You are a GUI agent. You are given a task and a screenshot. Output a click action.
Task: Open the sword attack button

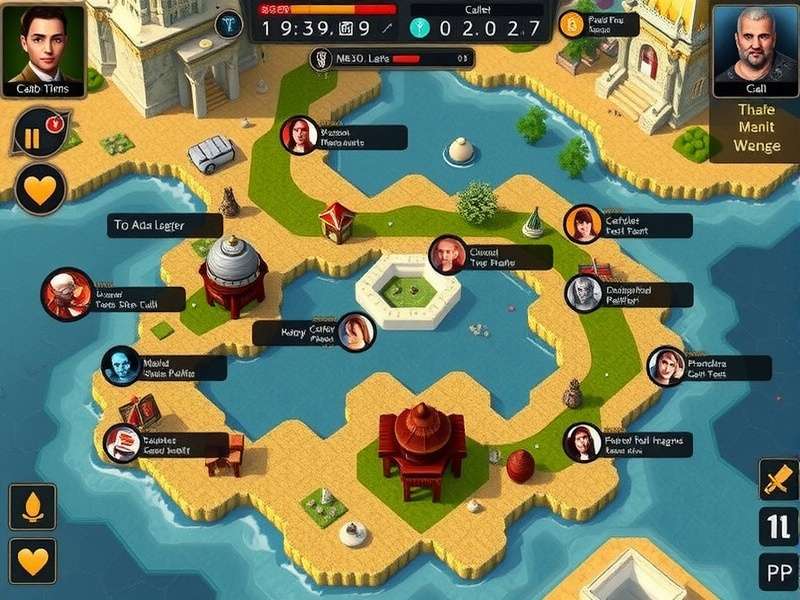coord(778,479)
